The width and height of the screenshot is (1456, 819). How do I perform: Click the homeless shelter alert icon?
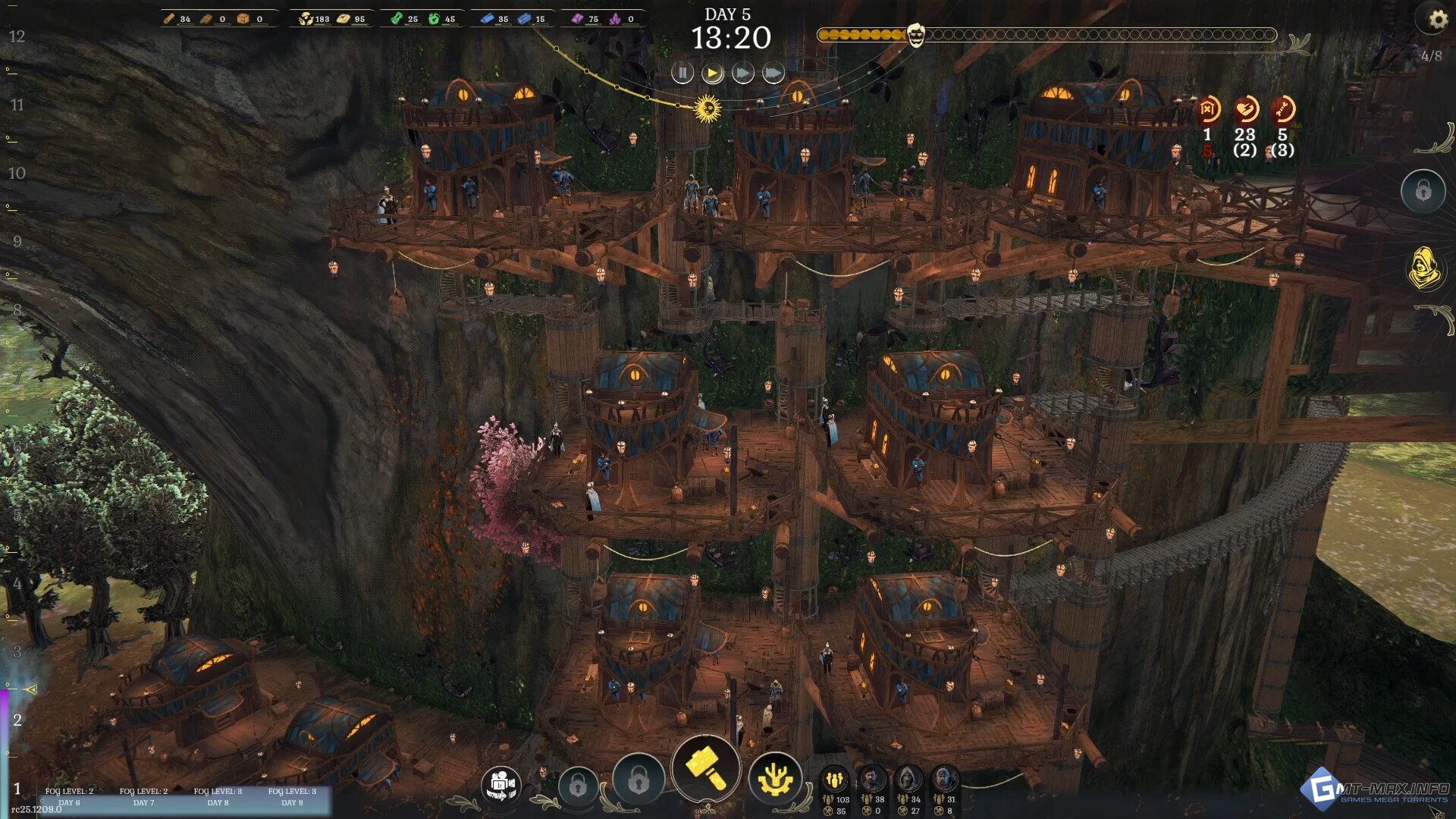[1208, 110]
